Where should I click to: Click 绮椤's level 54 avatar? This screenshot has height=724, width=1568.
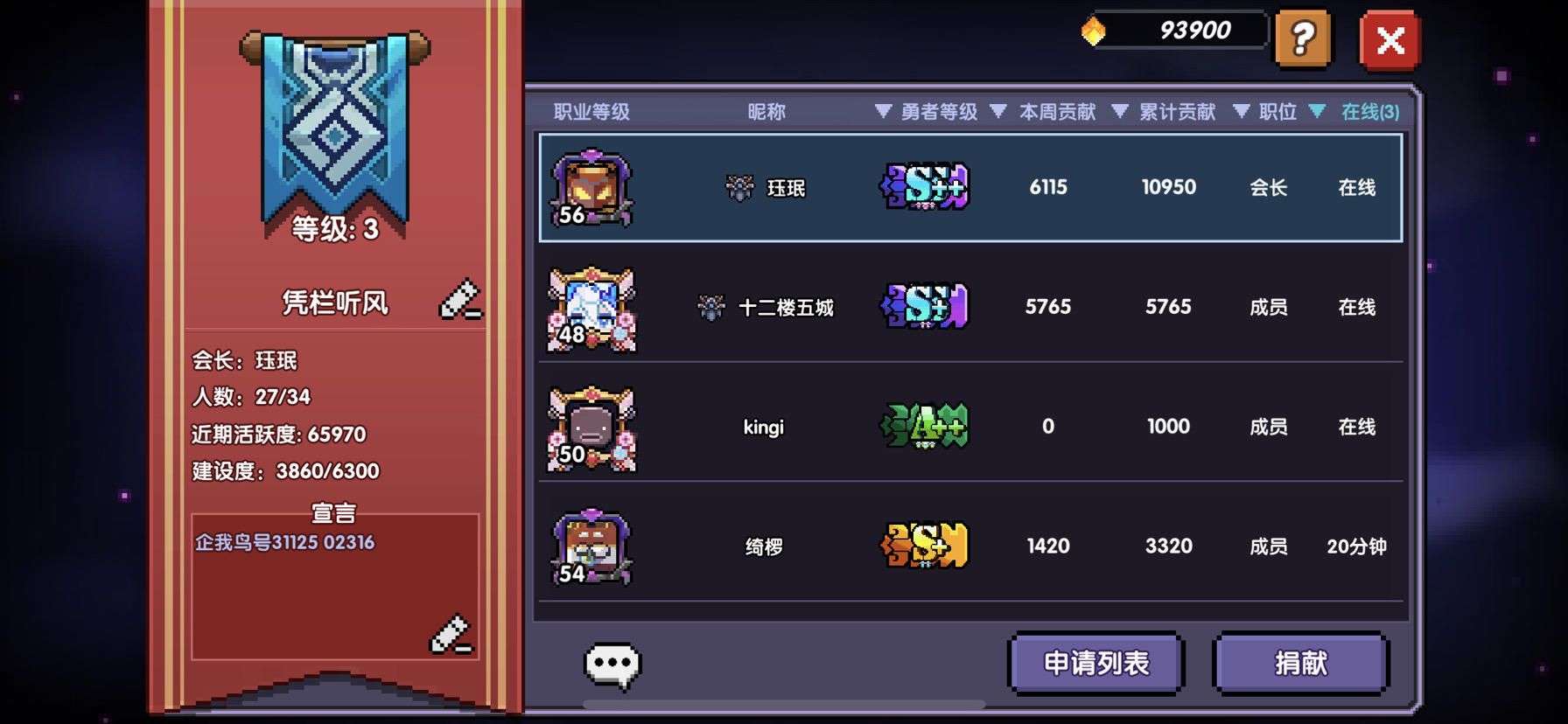tap(592, 546)
